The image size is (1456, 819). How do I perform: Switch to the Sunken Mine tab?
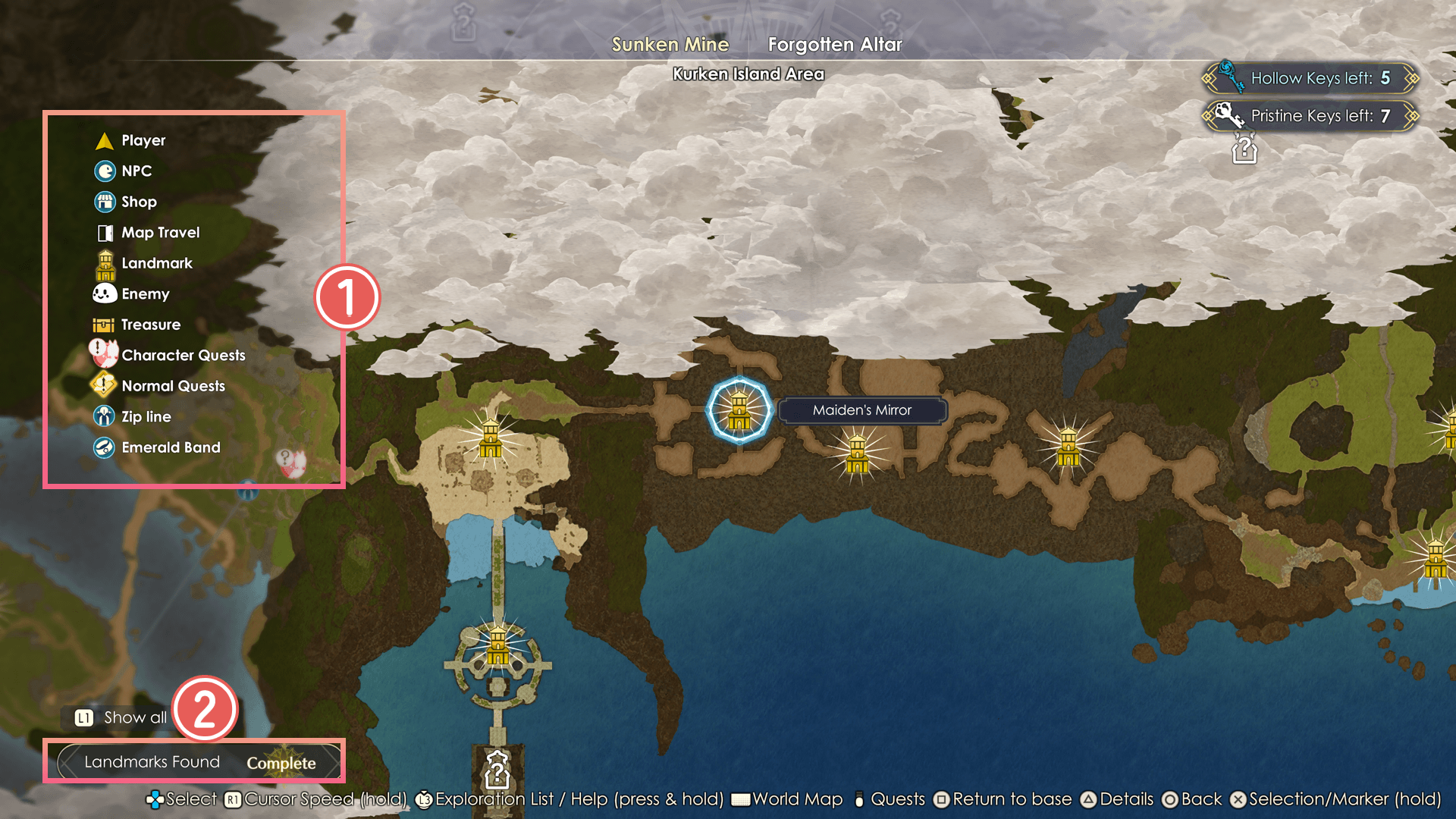(670, 45)
